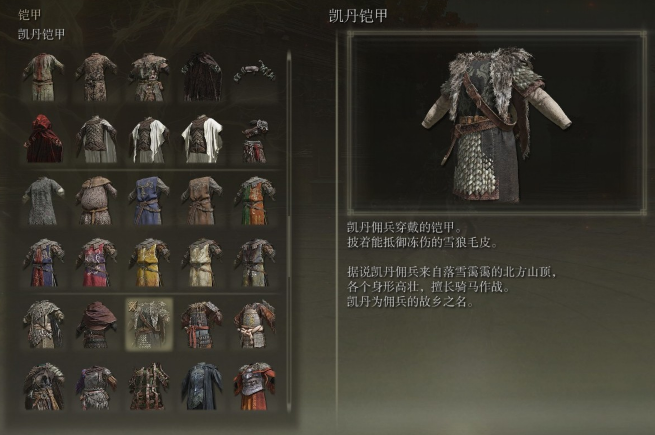The width and height of the screenshot is (655, 435).
Task: Choose the pale cream tabard armor
Action: pos(201,262)
